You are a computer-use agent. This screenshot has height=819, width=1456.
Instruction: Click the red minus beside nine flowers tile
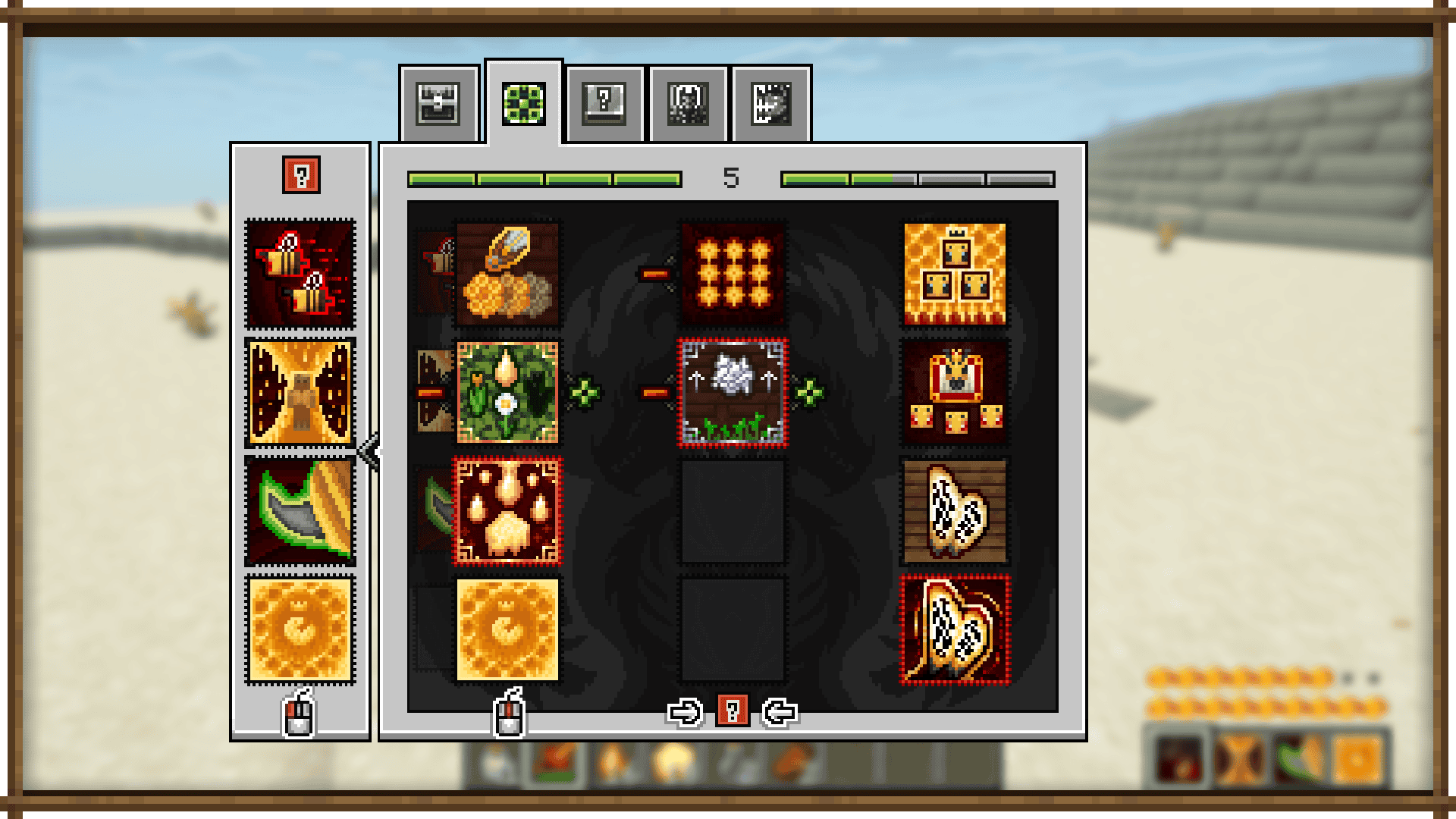pyautogui.click(x=655, y=274)
